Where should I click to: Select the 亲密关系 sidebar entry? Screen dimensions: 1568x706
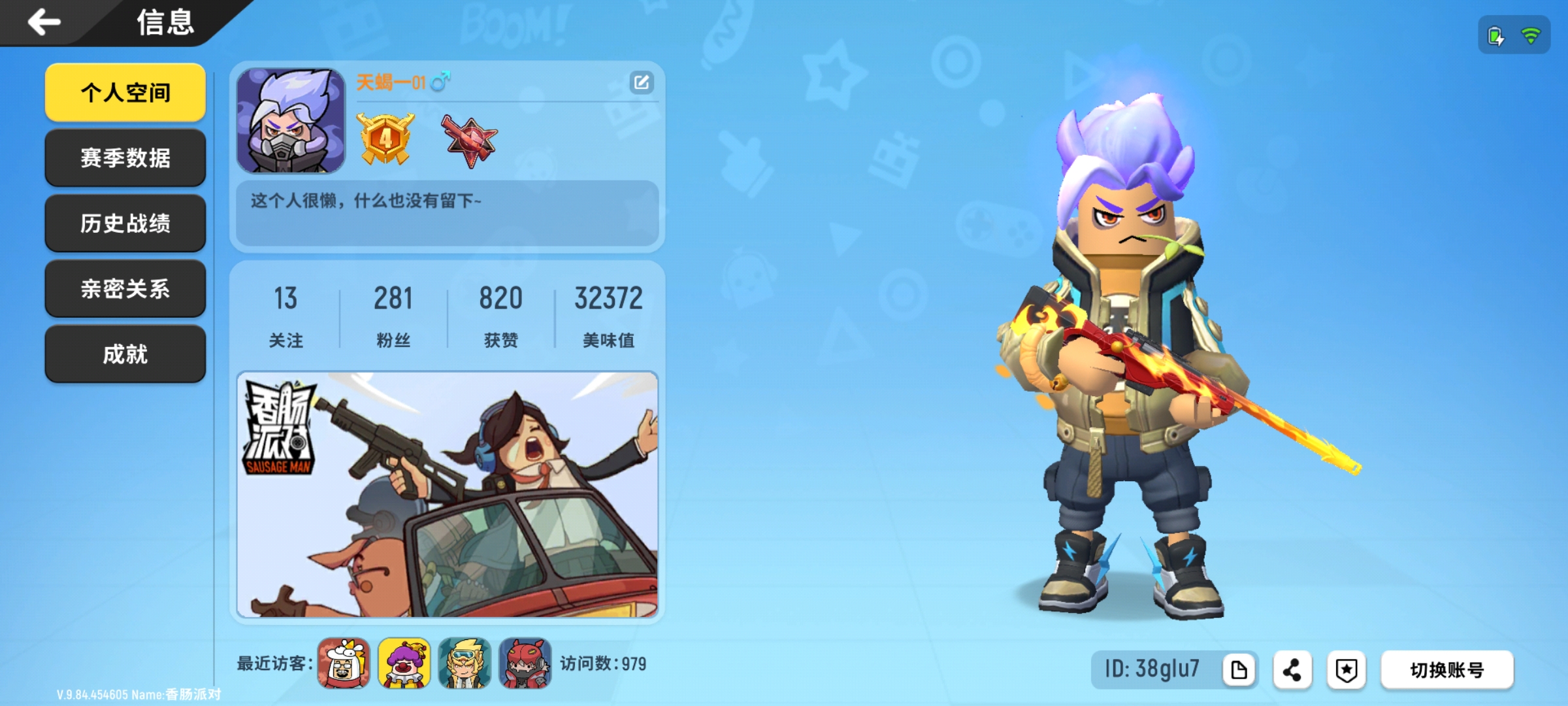(125, 288)
